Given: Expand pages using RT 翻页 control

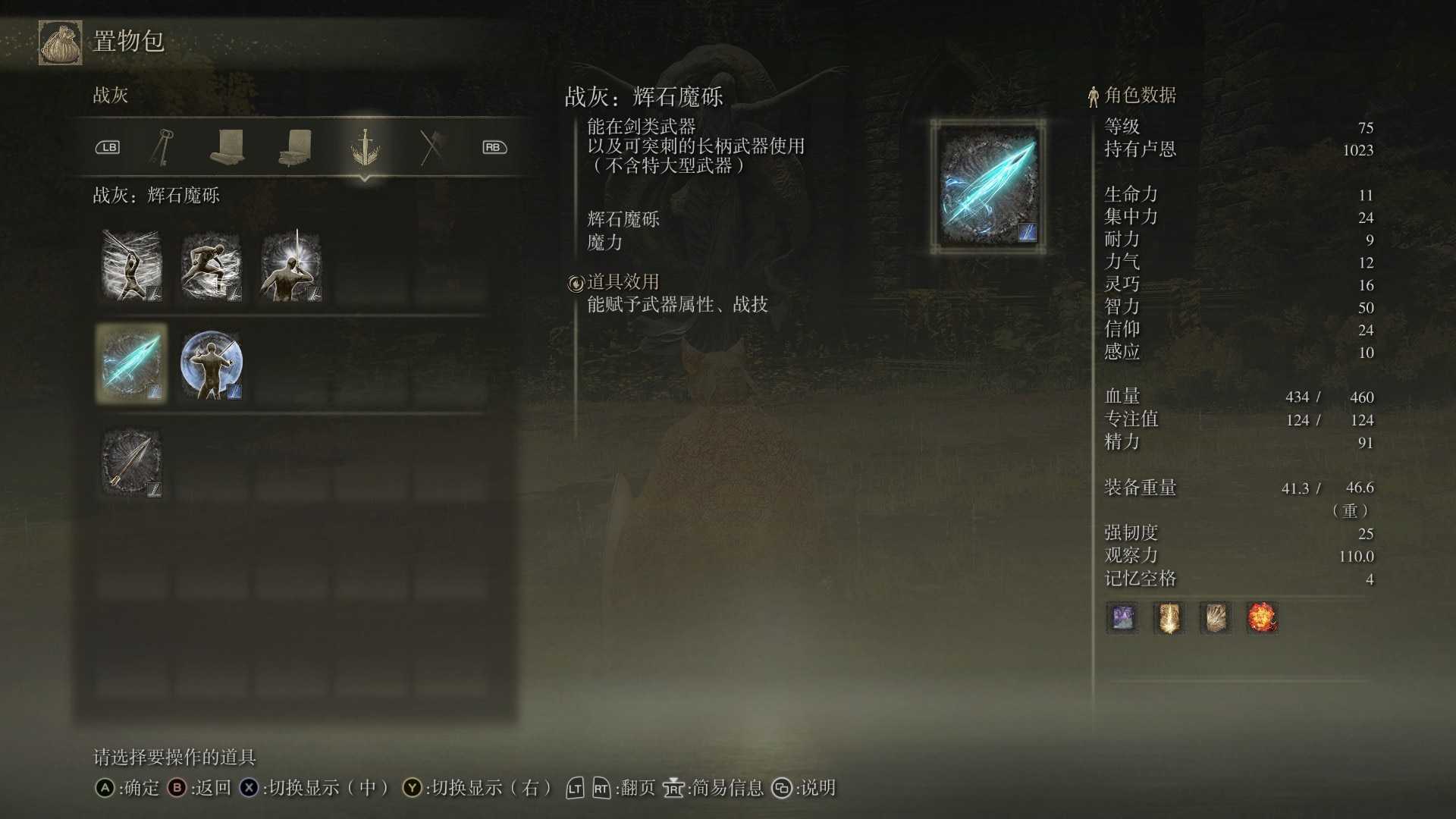Looking at the screenshot, I should tap(601, 789).
